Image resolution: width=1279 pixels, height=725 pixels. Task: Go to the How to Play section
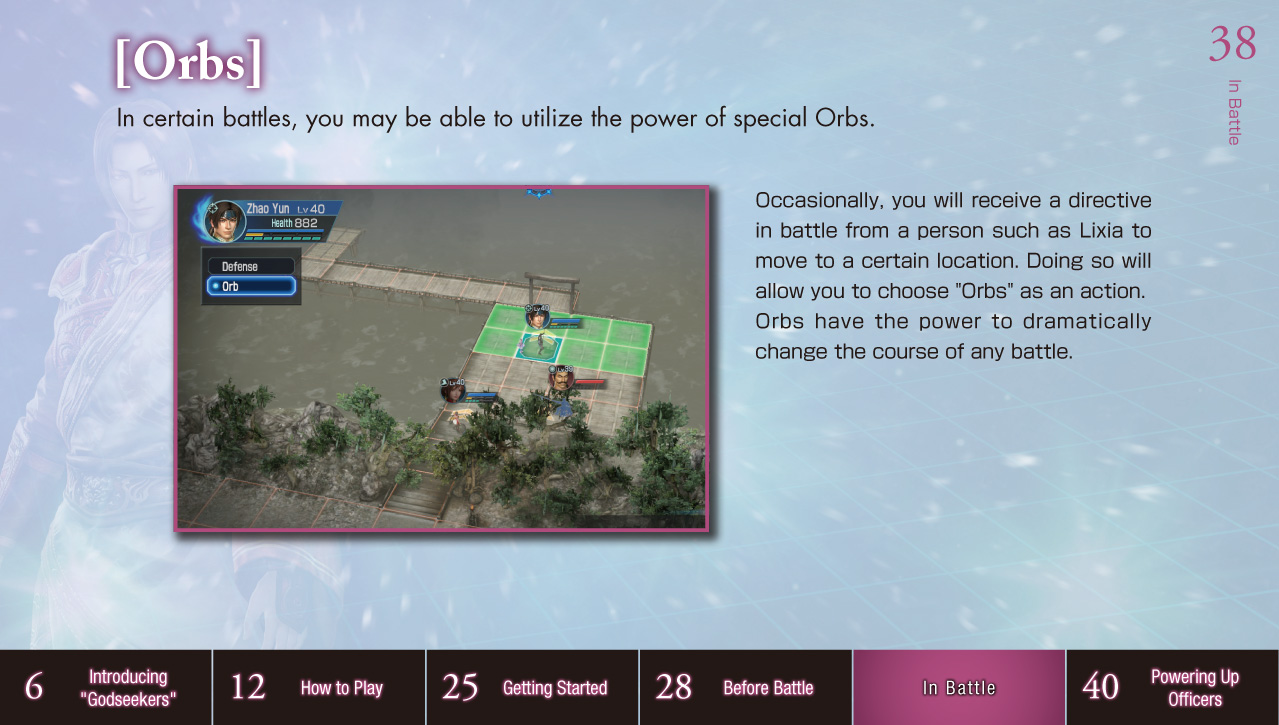(x=319, y=688)
